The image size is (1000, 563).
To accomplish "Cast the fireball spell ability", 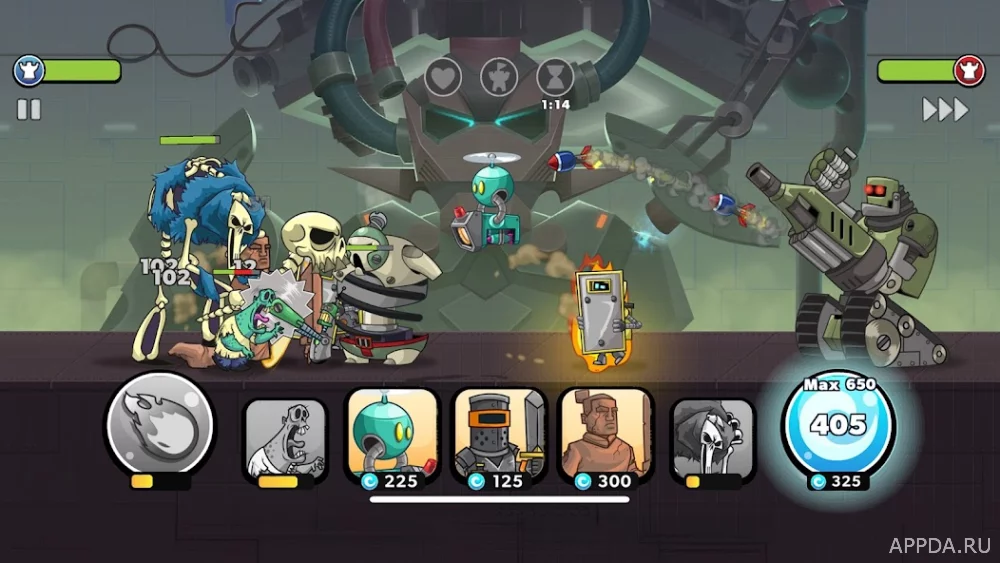I will 159,424.
